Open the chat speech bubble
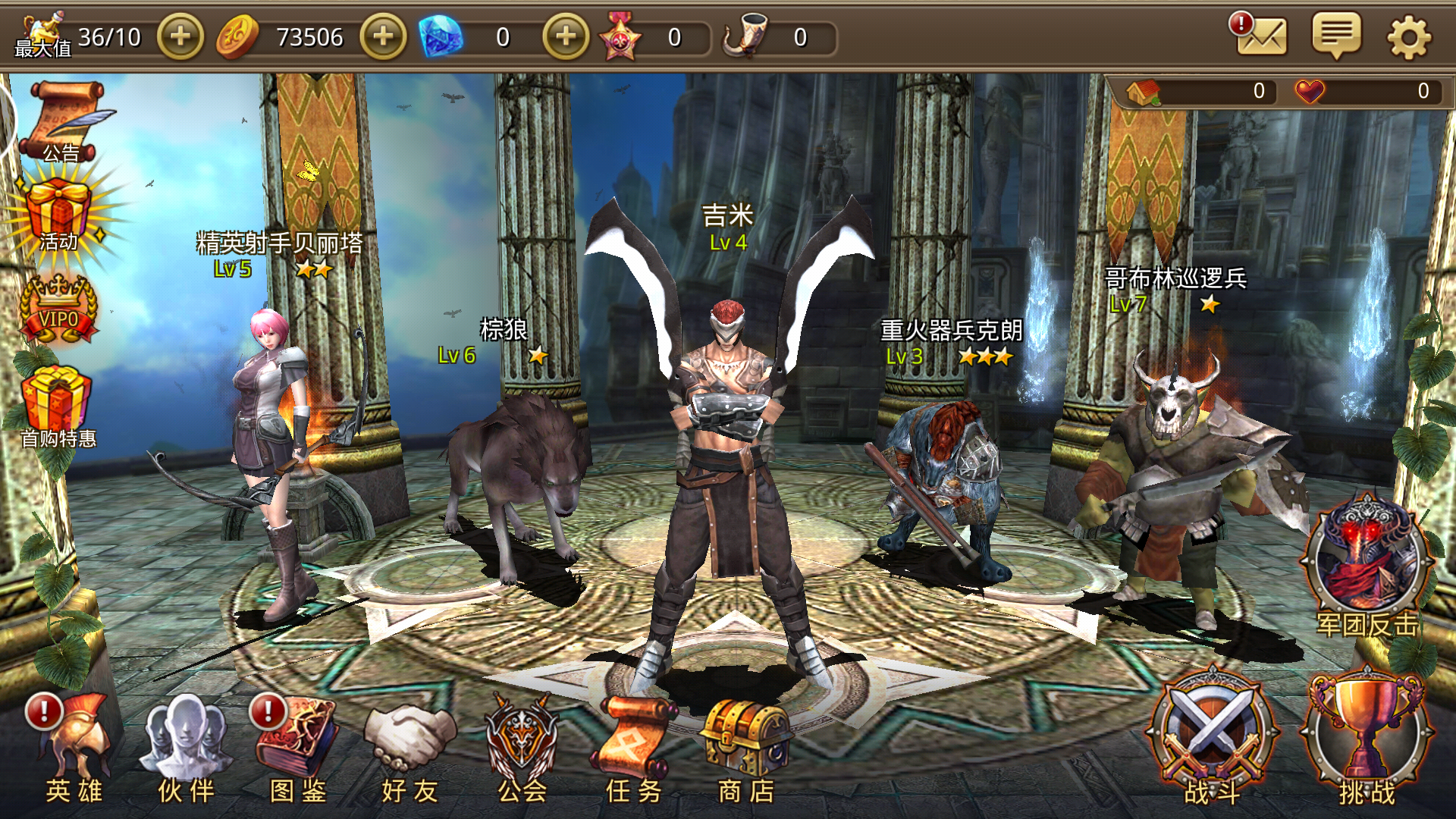Screen dimensions: 1456x819 click(x=1336, y=36)
